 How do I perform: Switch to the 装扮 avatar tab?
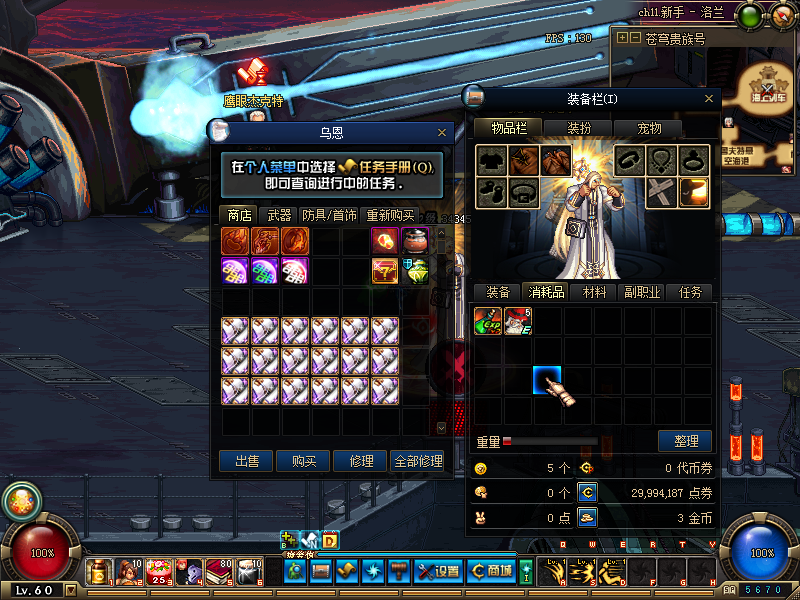click(579, 128)
